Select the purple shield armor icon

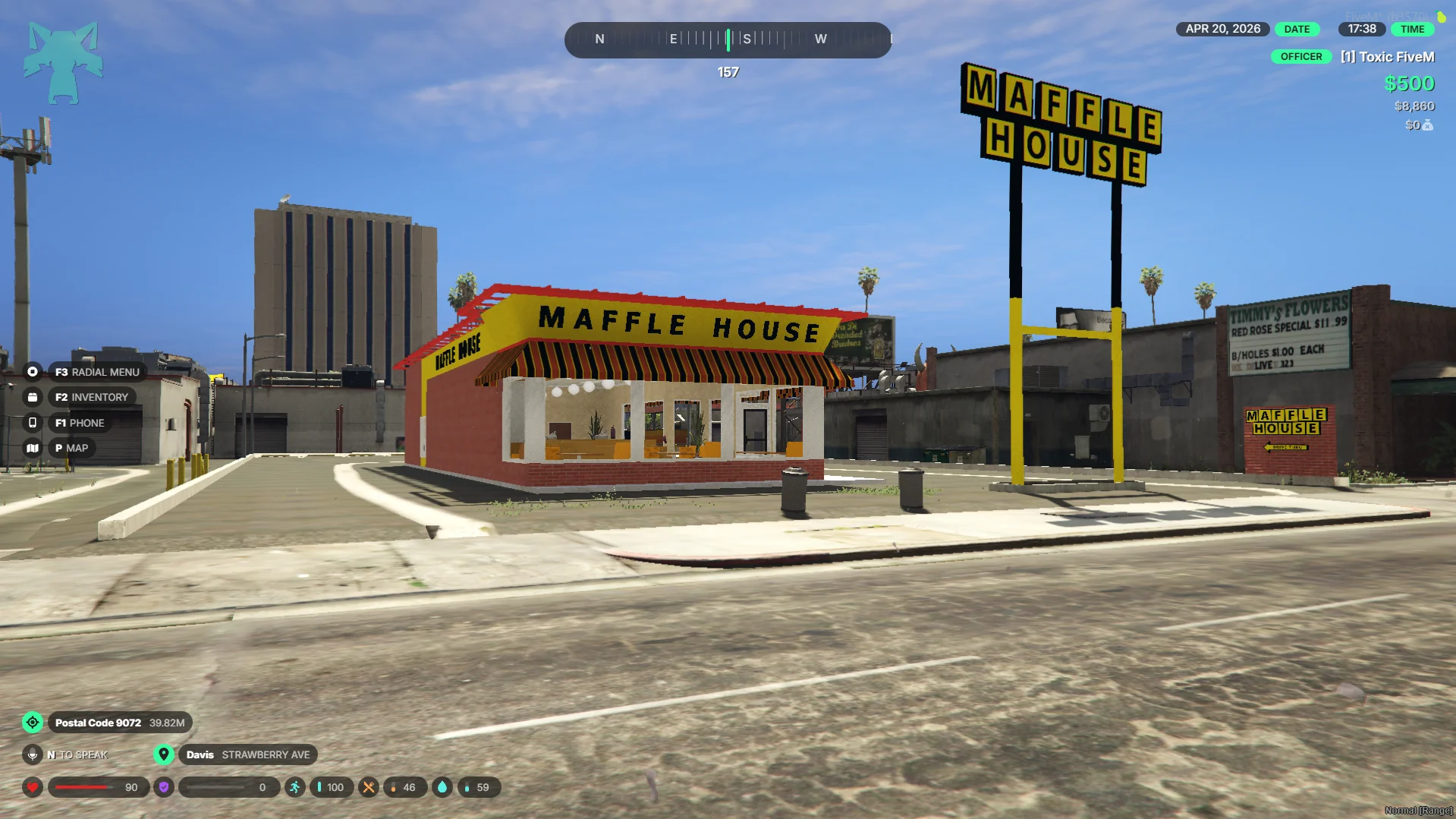click(164, 787)
